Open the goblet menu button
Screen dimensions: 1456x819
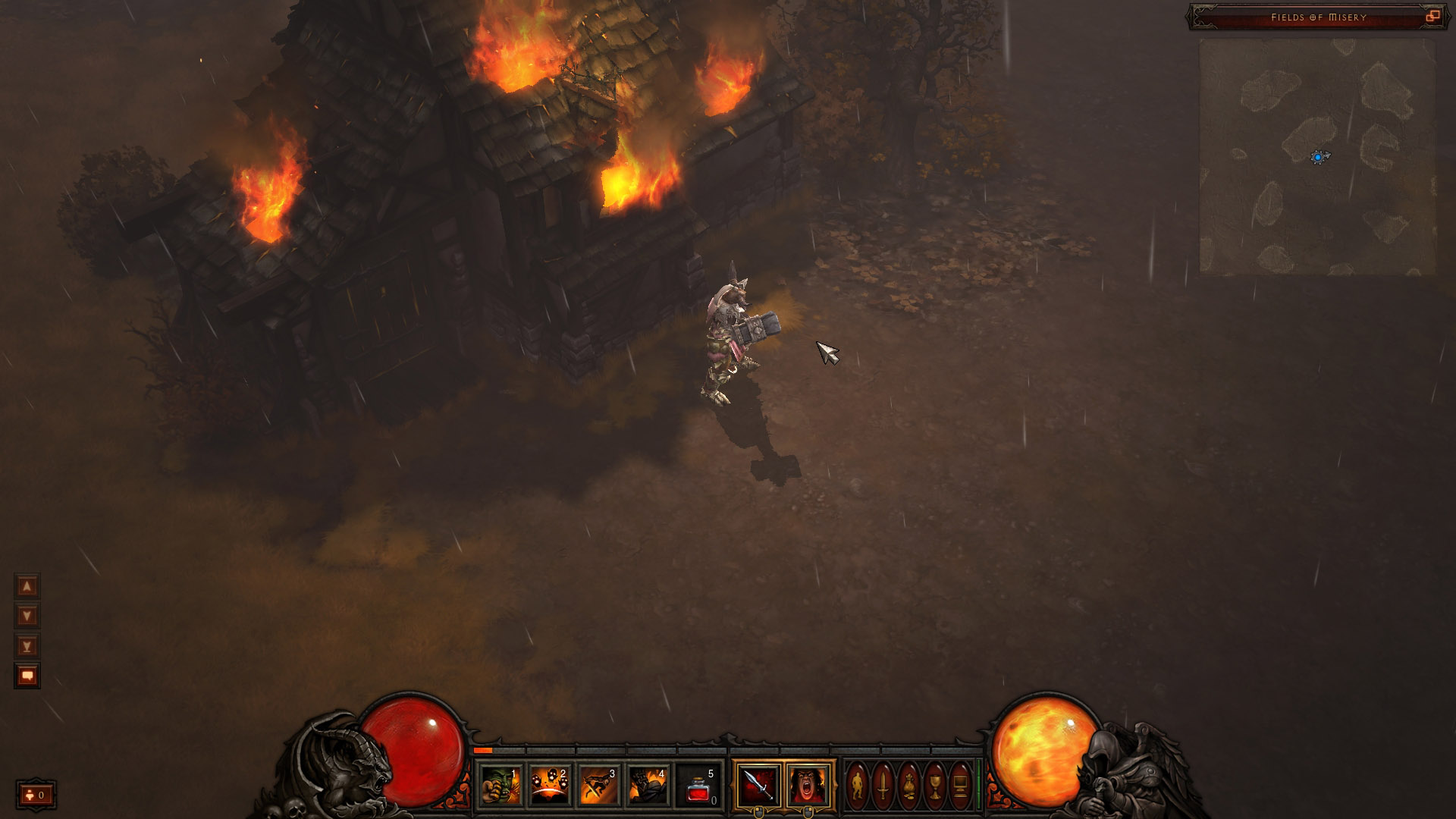[935, 785]
